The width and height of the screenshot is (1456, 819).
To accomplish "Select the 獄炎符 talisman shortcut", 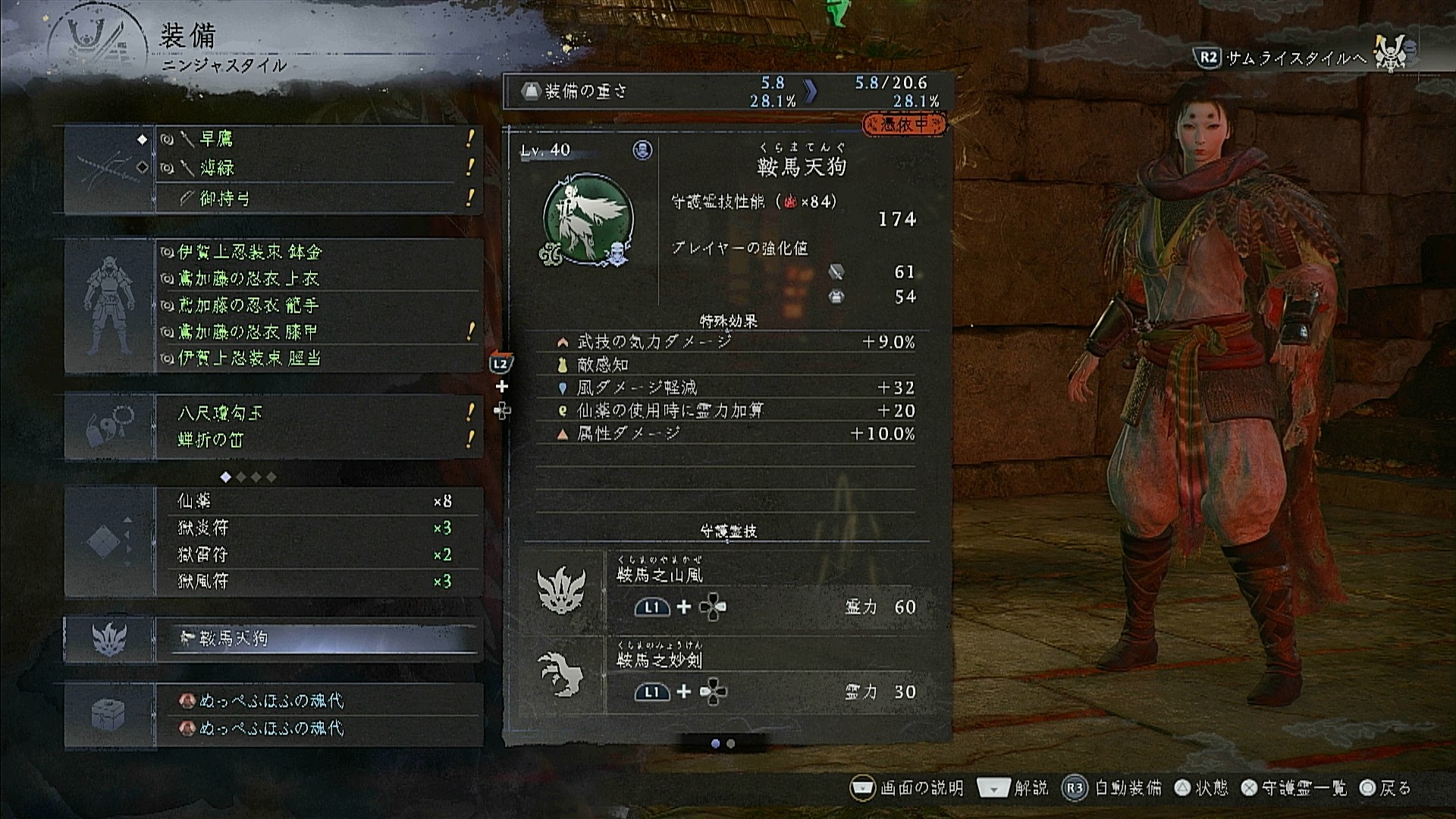I will click(x=318, y=528).
